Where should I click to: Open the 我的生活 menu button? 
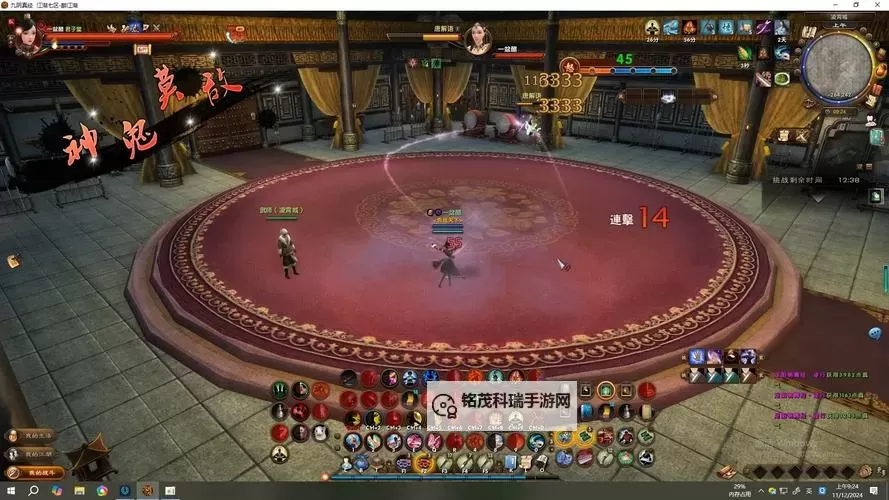(33, 436)
